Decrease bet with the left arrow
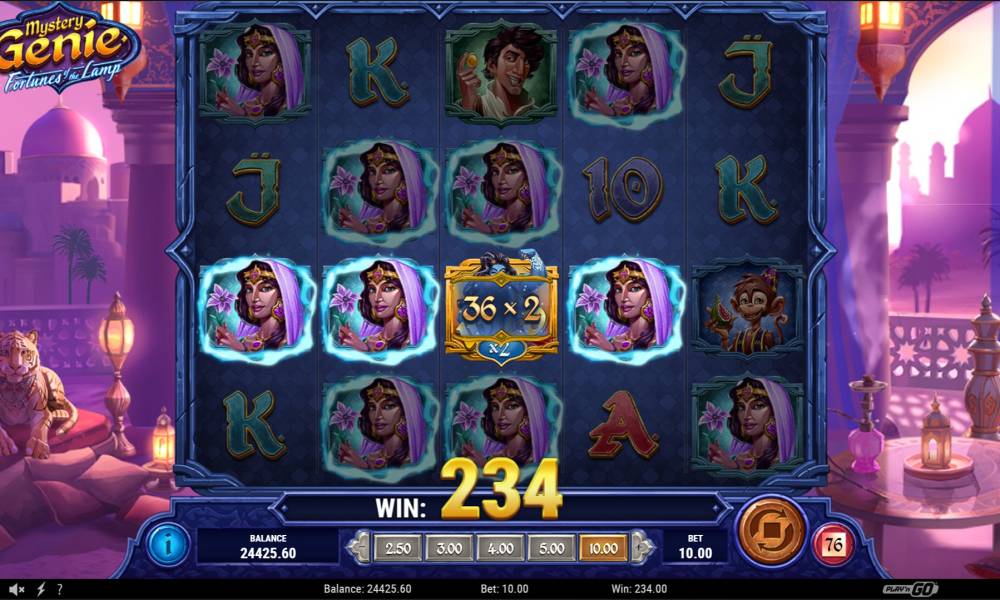The height and width of the screenshot is (600, 1000). (359, 547)
